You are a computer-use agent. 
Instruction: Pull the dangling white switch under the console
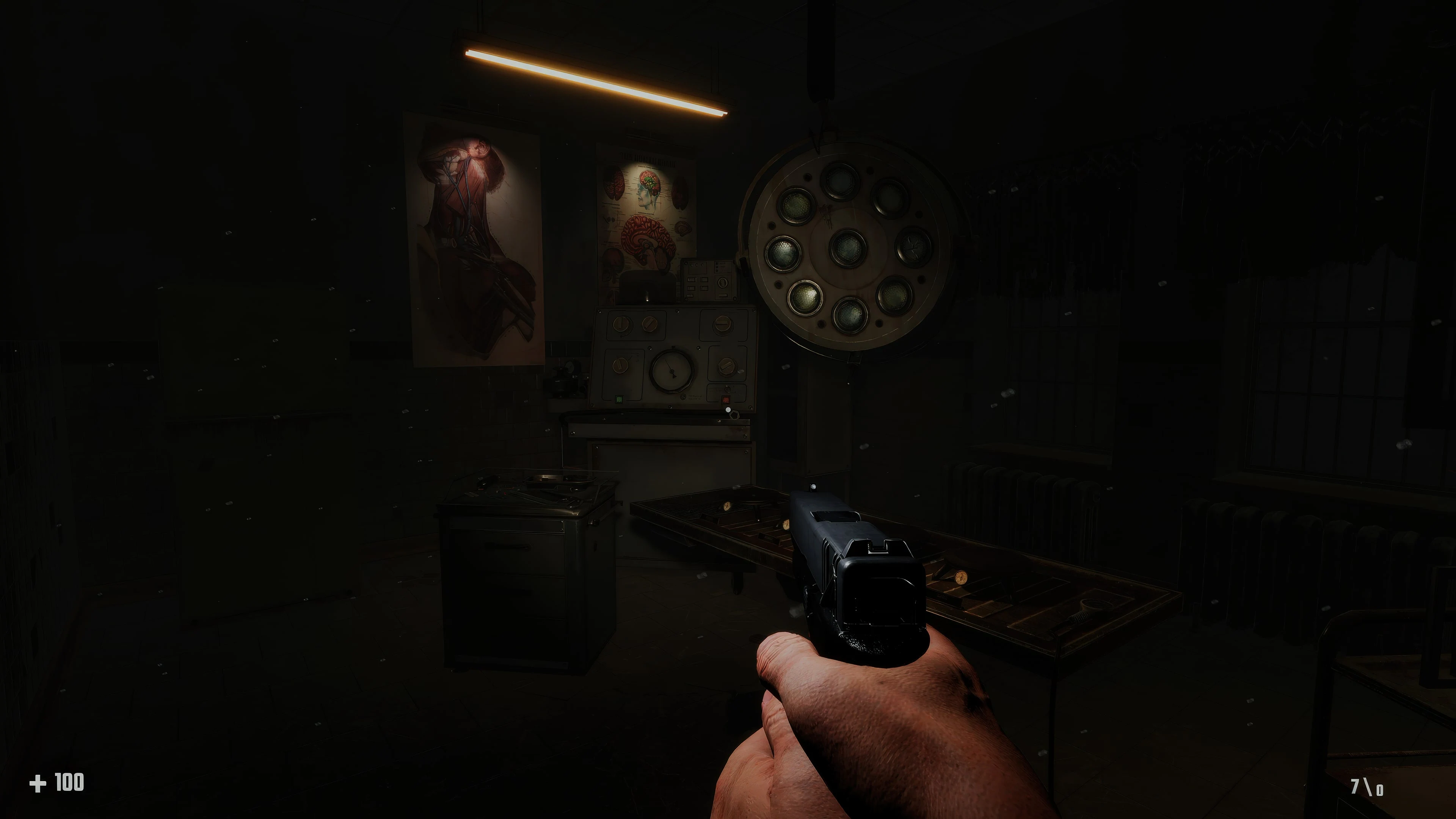point(728,409)
